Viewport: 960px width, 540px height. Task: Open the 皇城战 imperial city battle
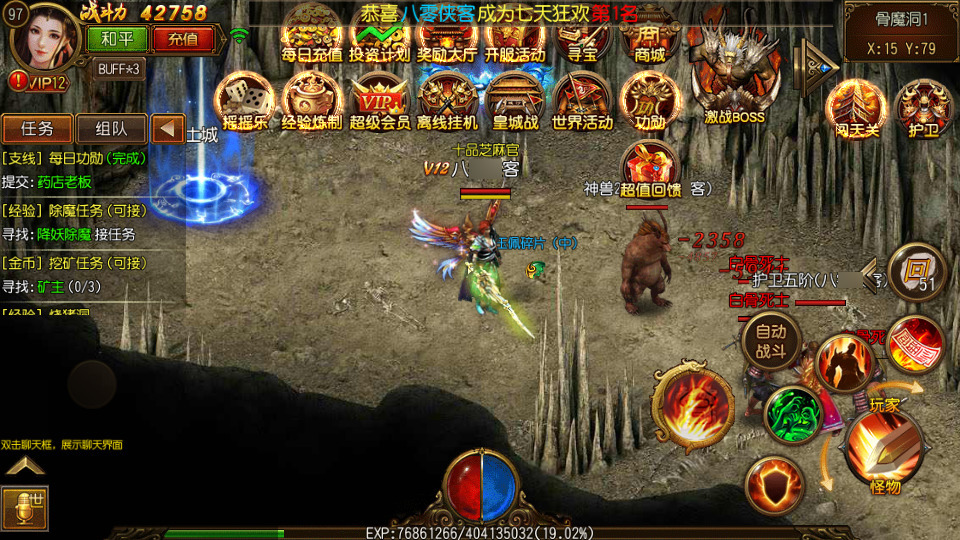pyautogui.click(x=515, y=101)
